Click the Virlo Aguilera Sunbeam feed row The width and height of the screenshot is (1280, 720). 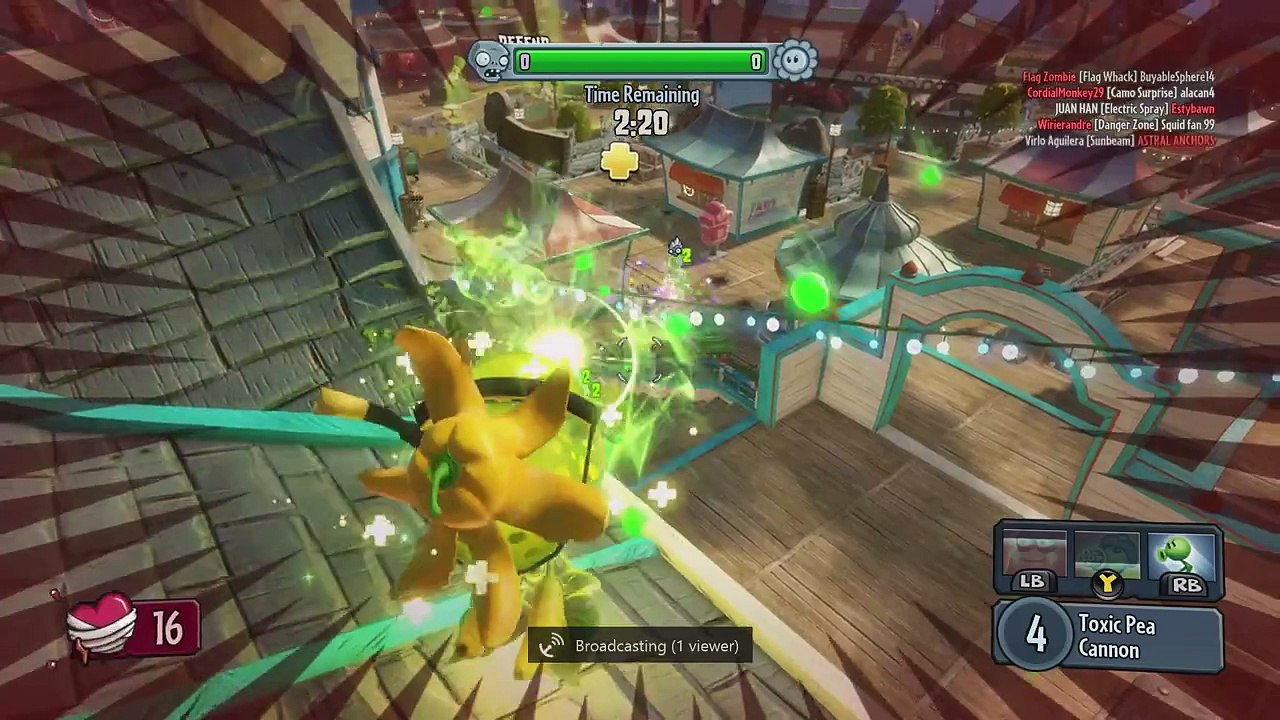(x=1120, y=141)
